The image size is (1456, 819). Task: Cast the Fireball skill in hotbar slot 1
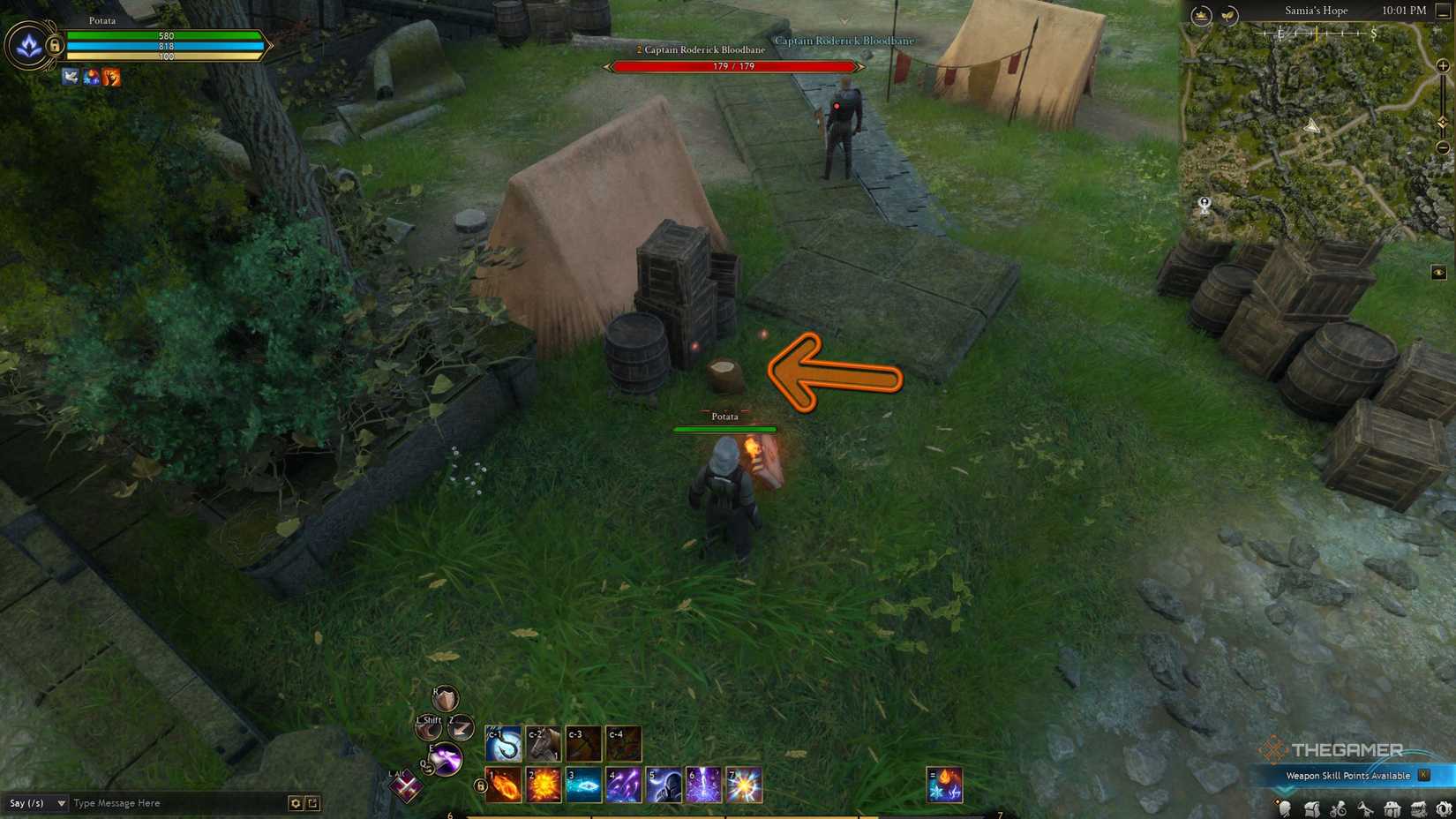(x=502, y=785)
